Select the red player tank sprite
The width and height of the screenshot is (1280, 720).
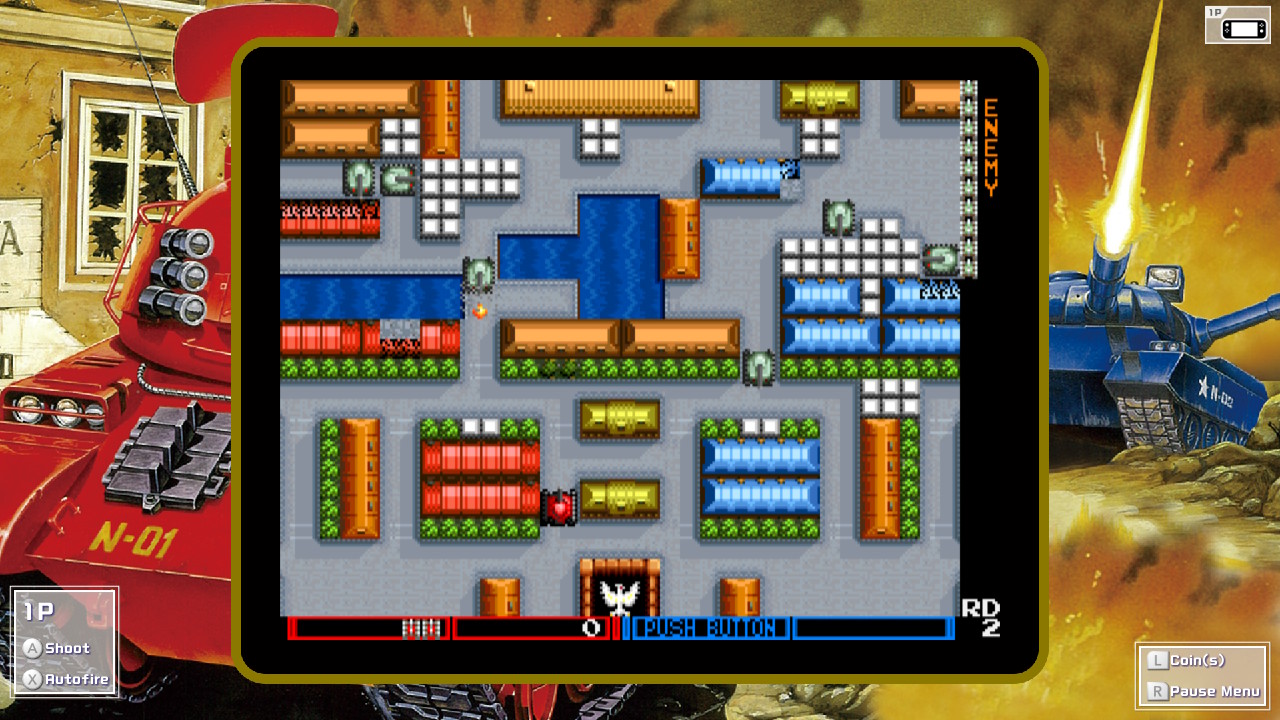coord(560,506)
